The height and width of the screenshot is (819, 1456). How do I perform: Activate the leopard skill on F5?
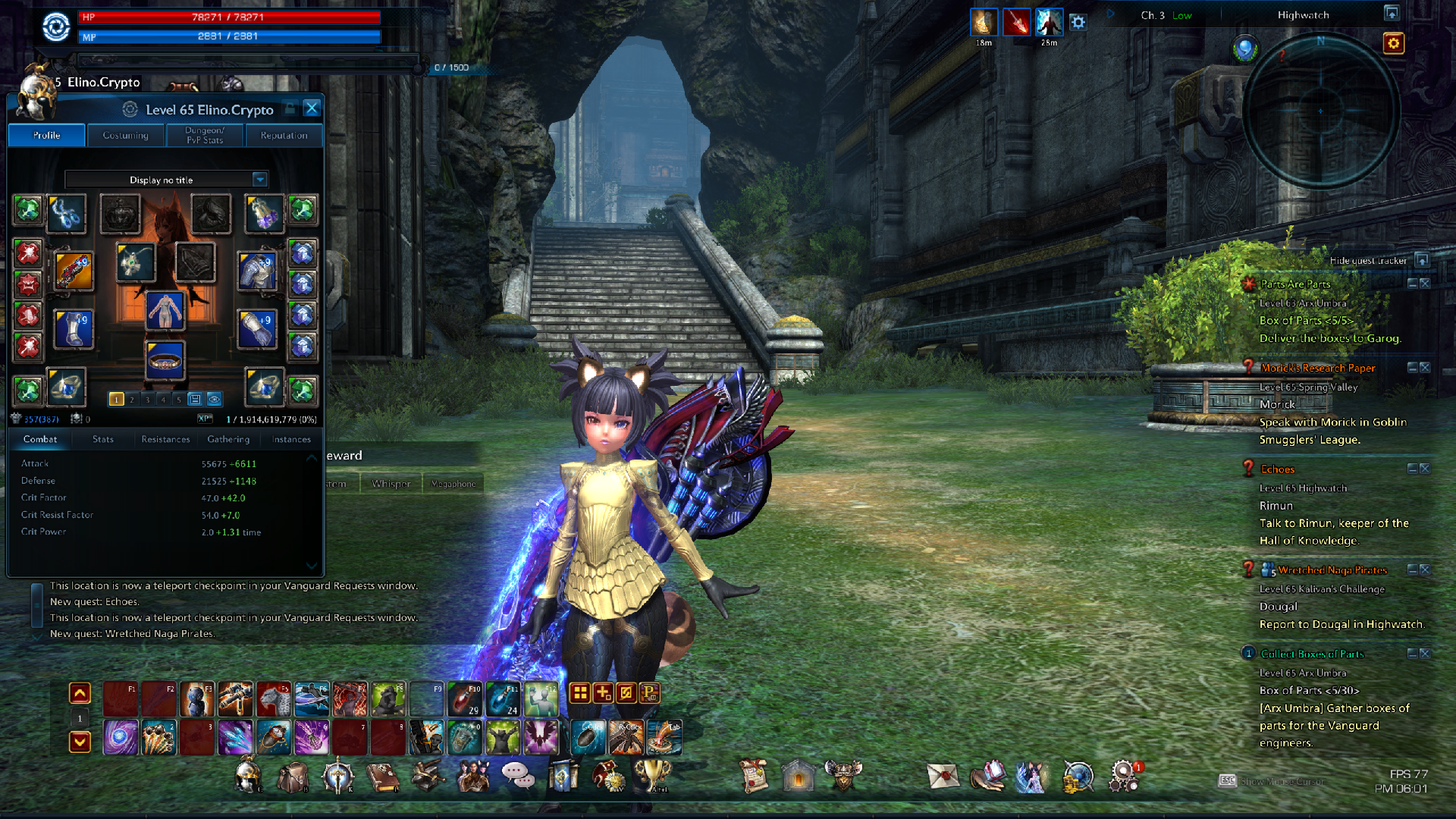coord(274,699)
